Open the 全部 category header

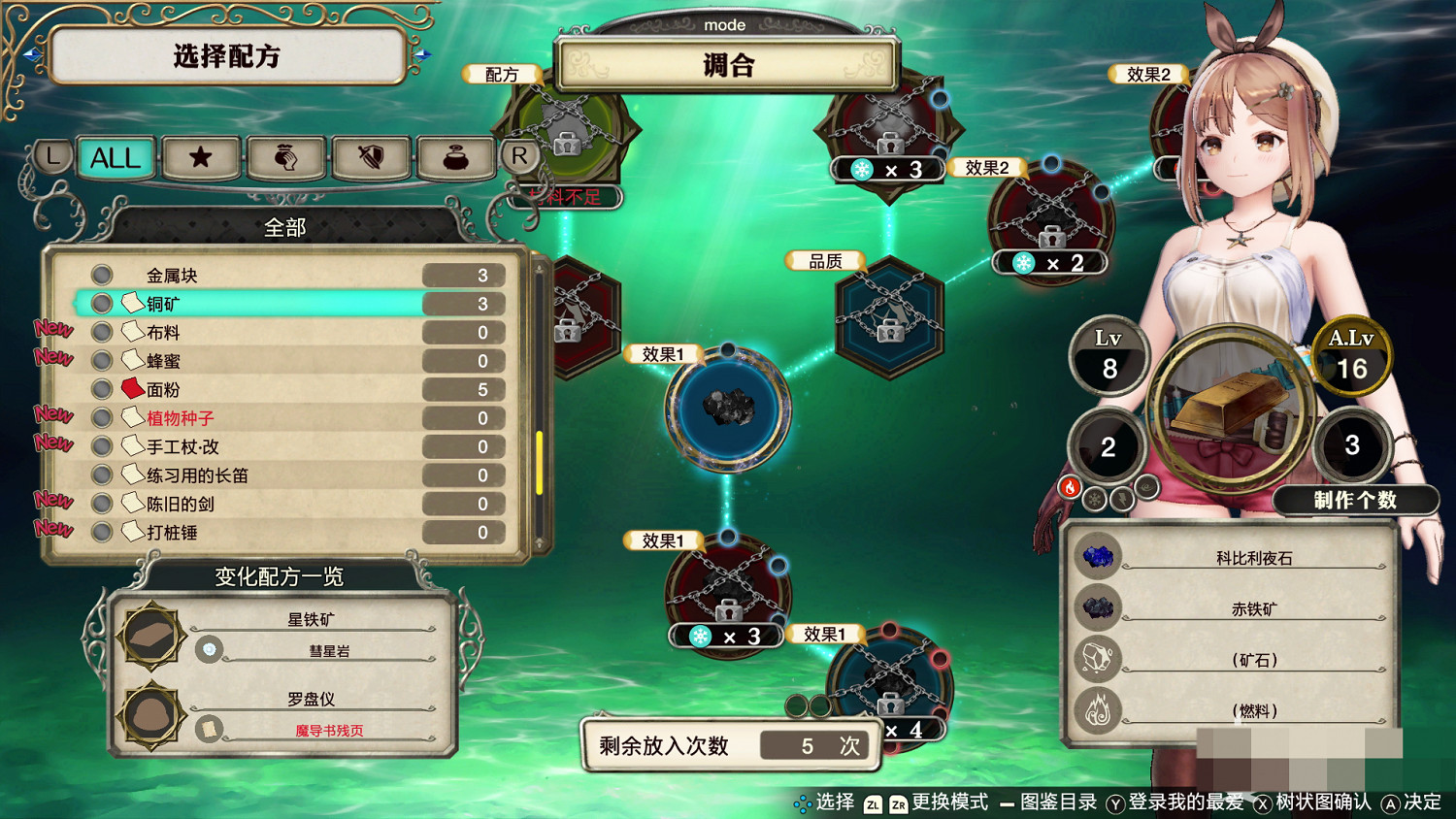[284, 227]
